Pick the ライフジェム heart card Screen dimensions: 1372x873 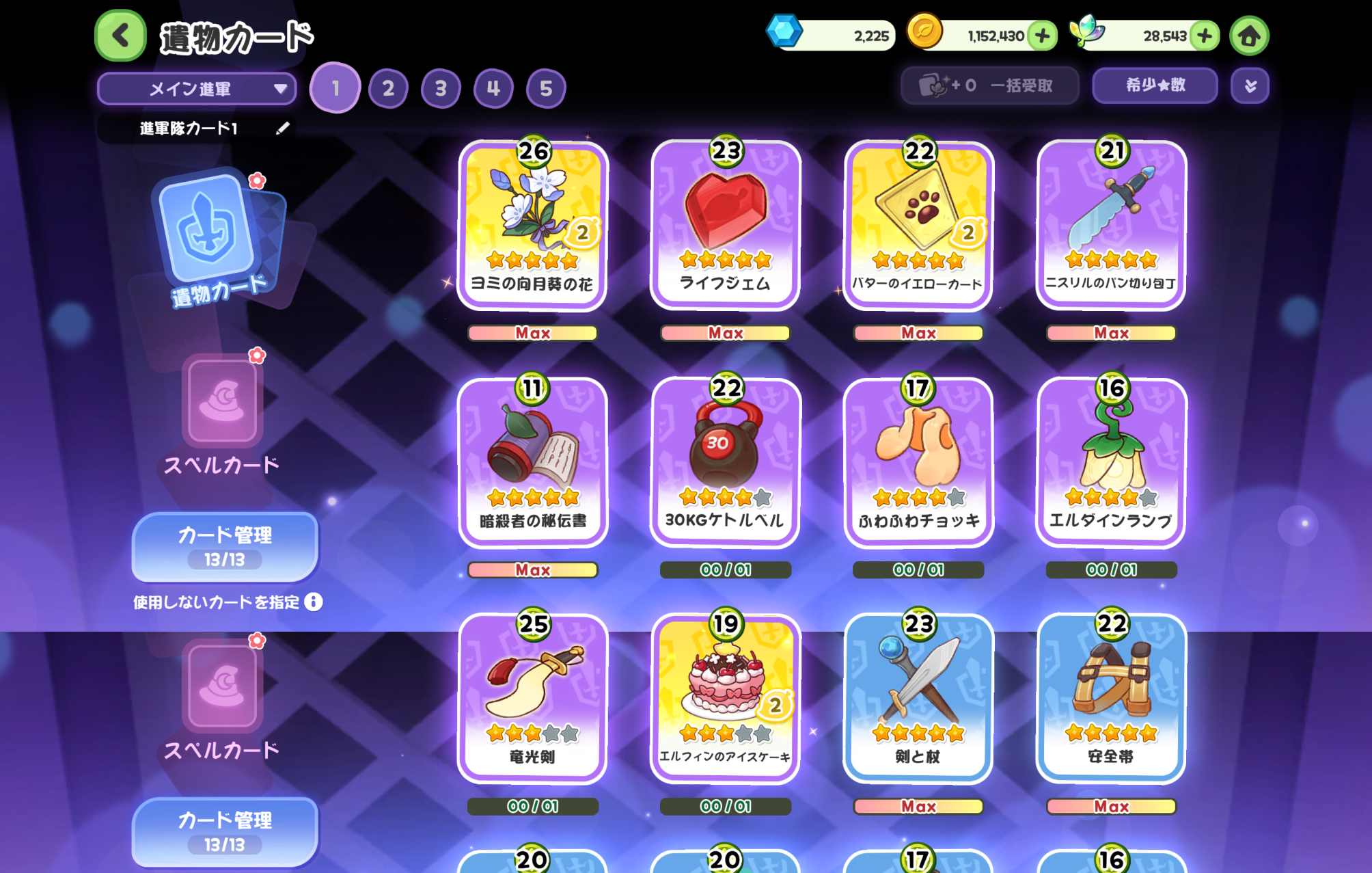[725, 226]
